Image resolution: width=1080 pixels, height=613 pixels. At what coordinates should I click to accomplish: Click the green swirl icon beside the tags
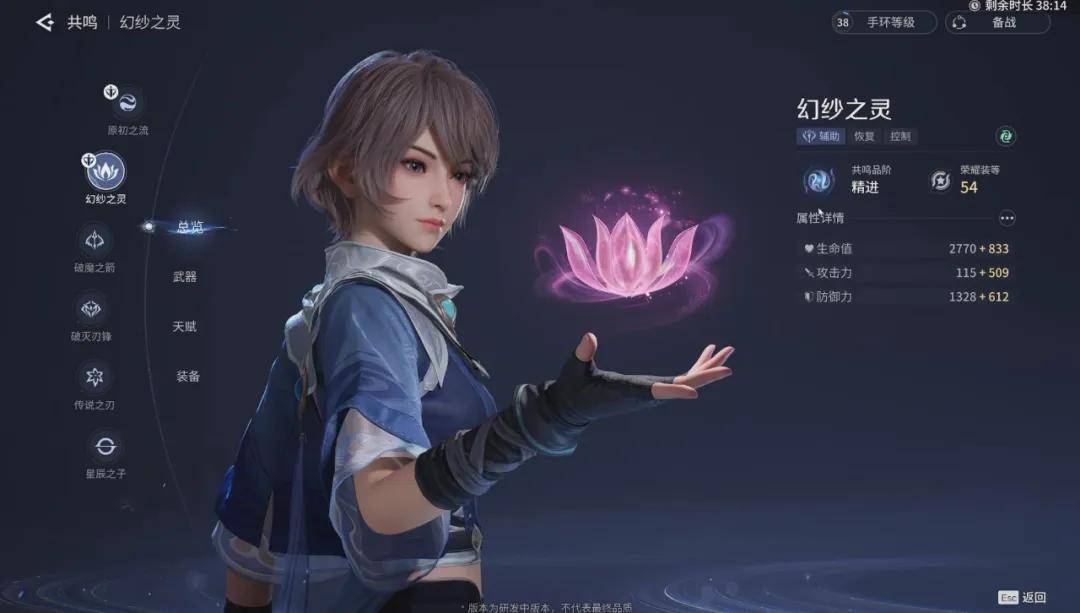click(1006, 136)
